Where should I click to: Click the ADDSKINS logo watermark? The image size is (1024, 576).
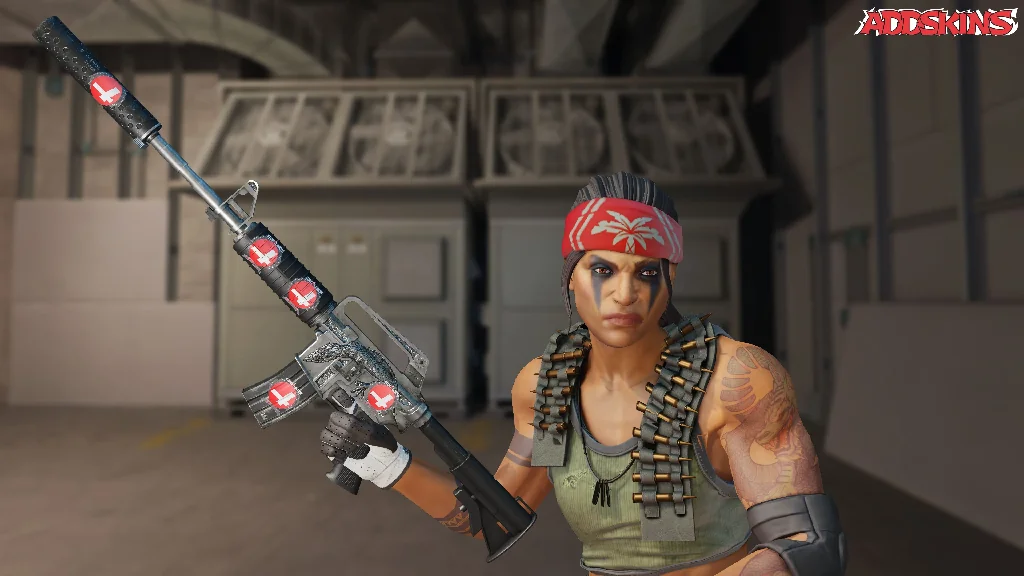tap(937, 21)
